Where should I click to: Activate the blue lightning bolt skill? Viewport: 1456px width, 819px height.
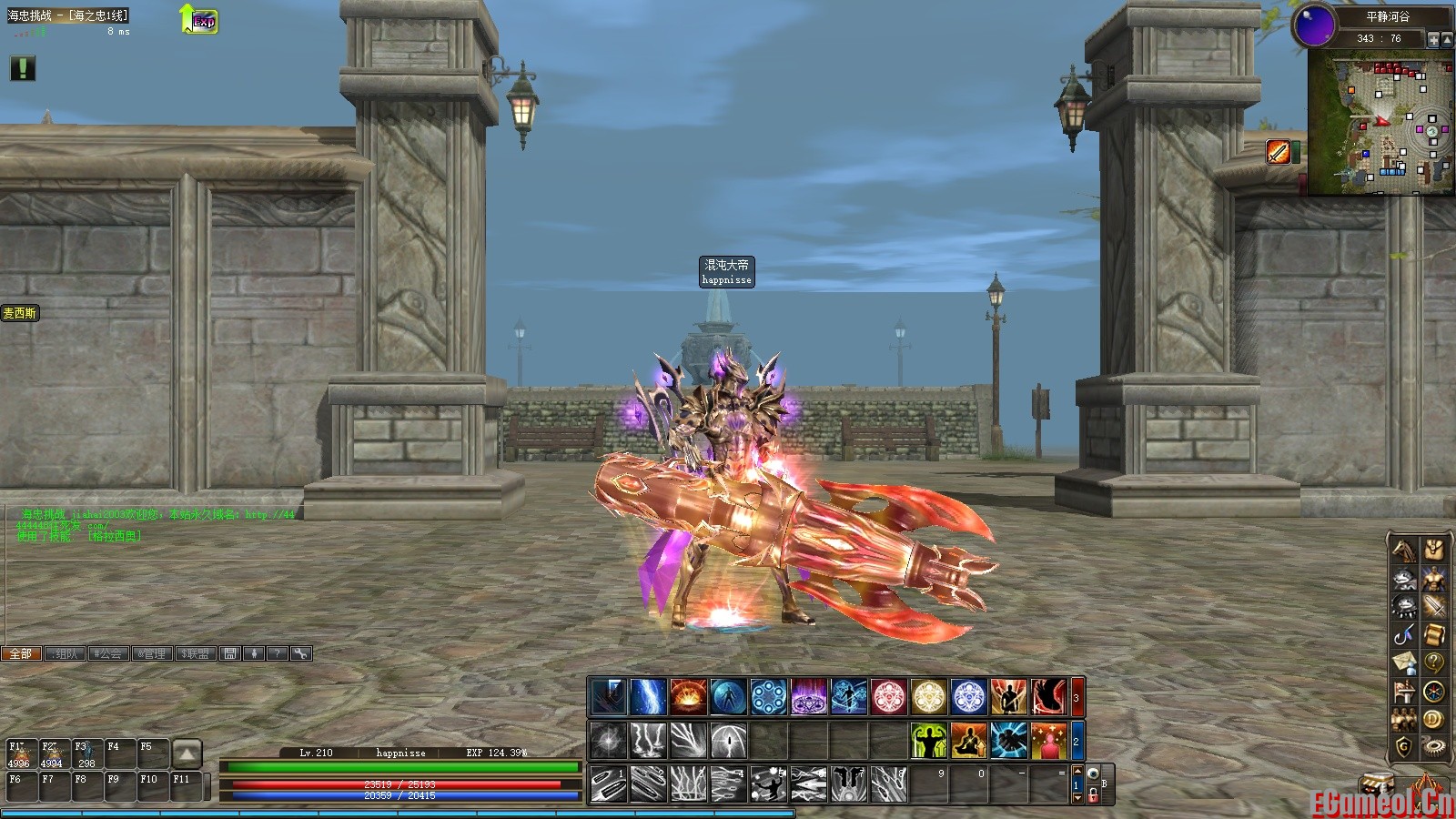click(648, 698)
